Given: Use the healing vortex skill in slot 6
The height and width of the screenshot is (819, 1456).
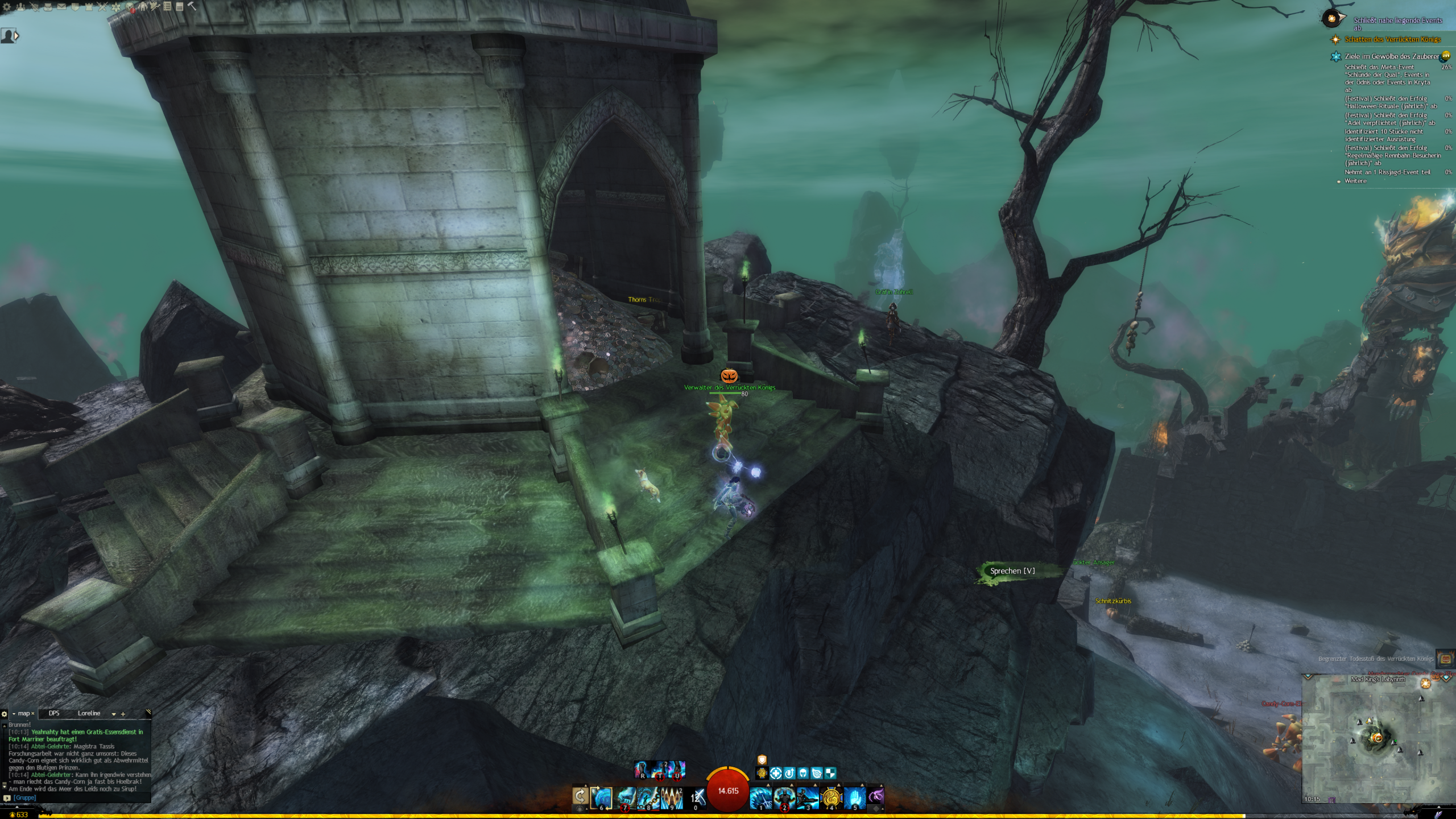Looking at the screenshot, I should [601, 797].
